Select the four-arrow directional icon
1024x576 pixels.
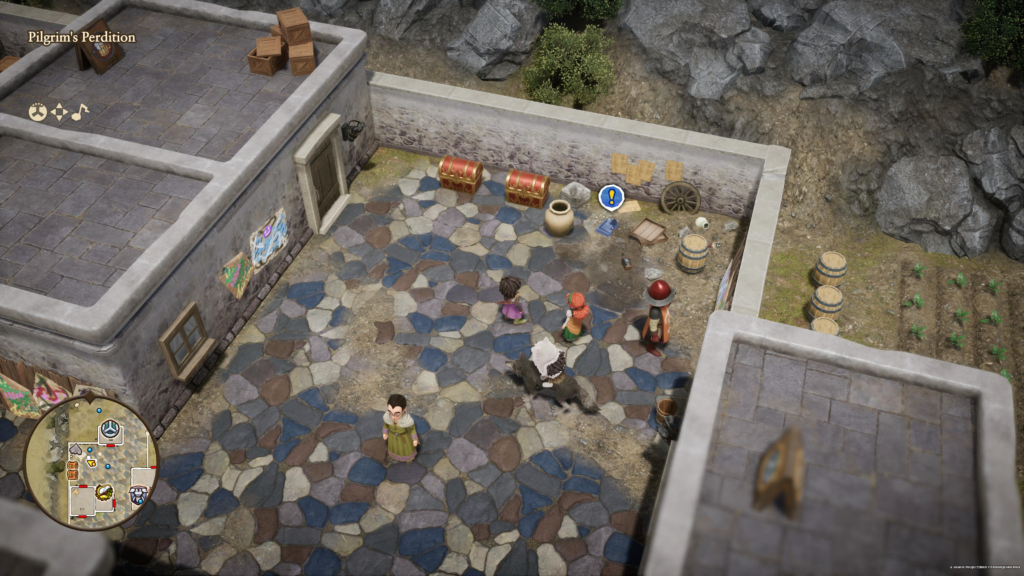pos(59,112)
